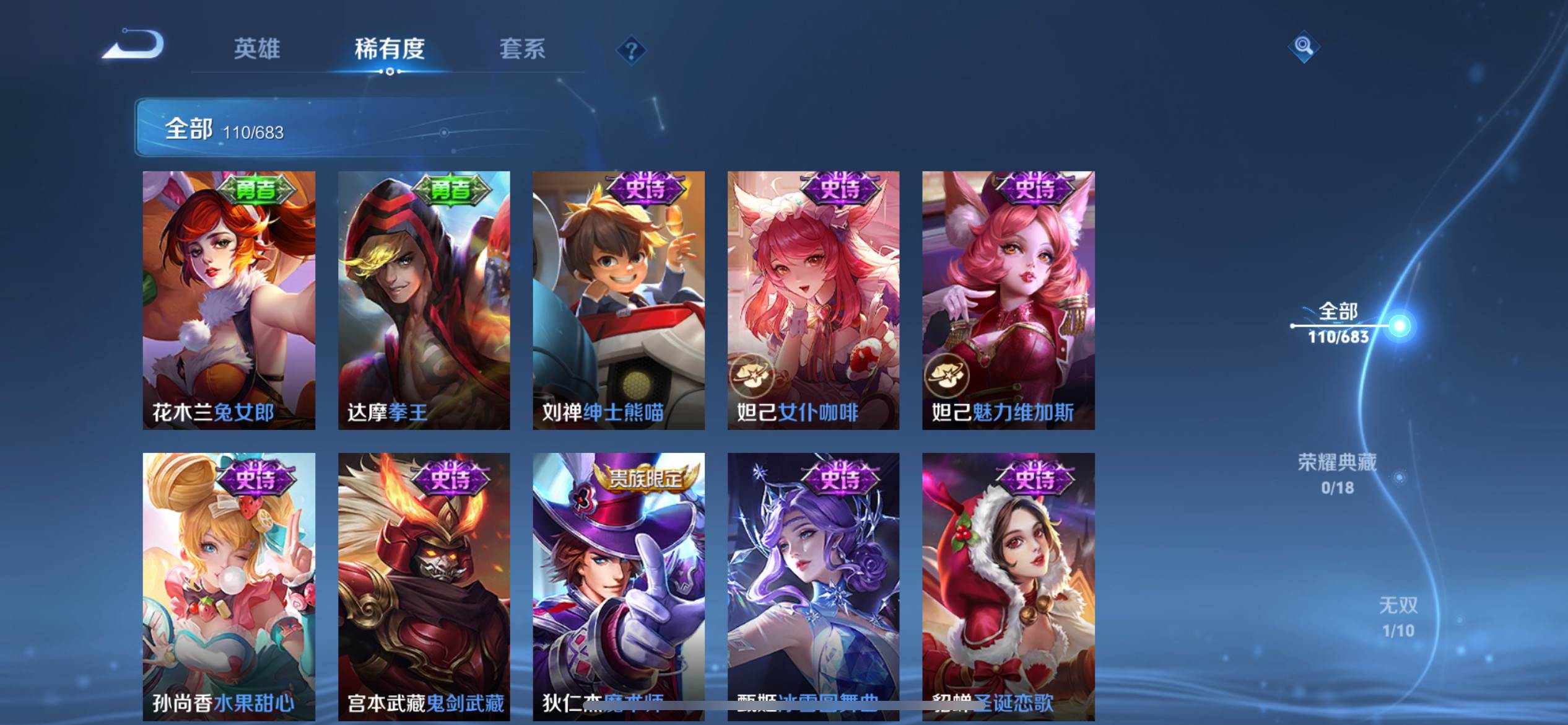The height and width of the screenshot is (725, 1568).
Task: Select the 全部 category on the side rail
Action: (1339, 323)
